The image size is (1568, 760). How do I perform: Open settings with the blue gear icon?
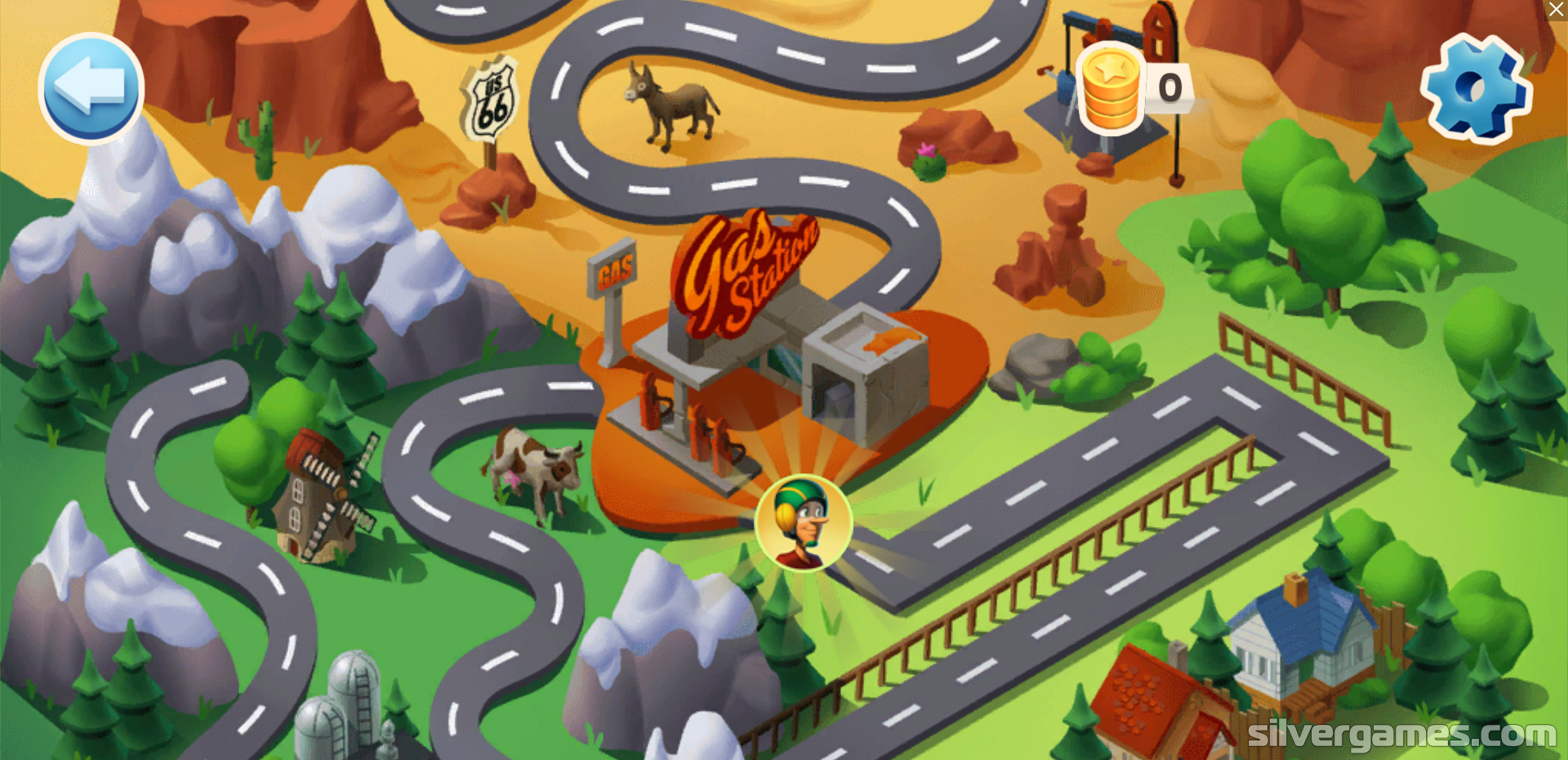pyautogui.click(x=1476, y=88)
